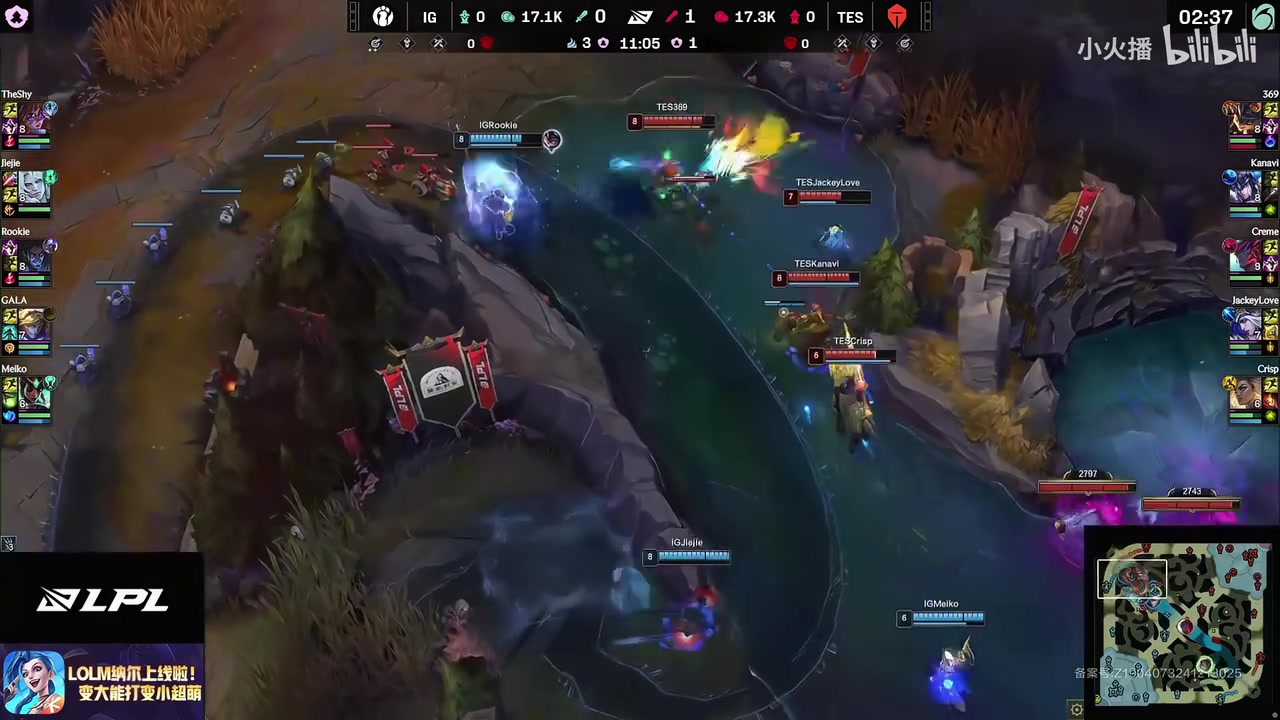Screen dimensions: 1280x720
Task: Select Rookie's champion portrait
Action: click(35, 255)
